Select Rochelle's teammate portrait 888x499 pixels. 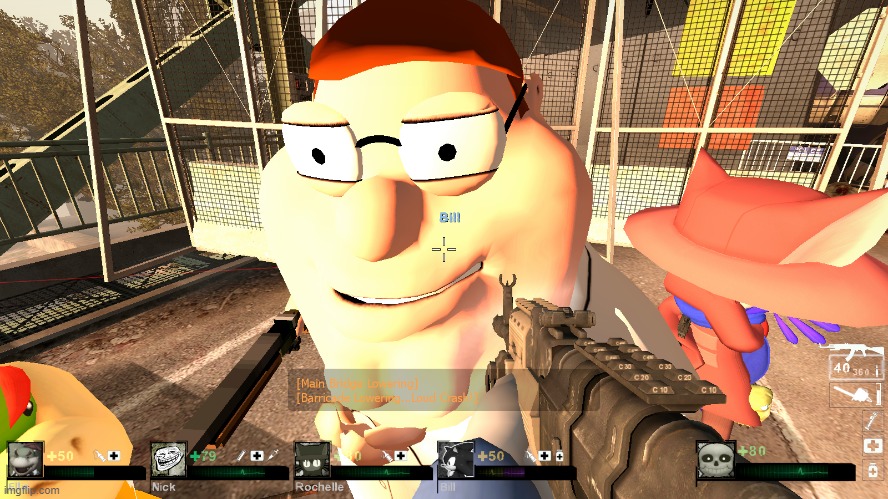[x=312, y=460]
